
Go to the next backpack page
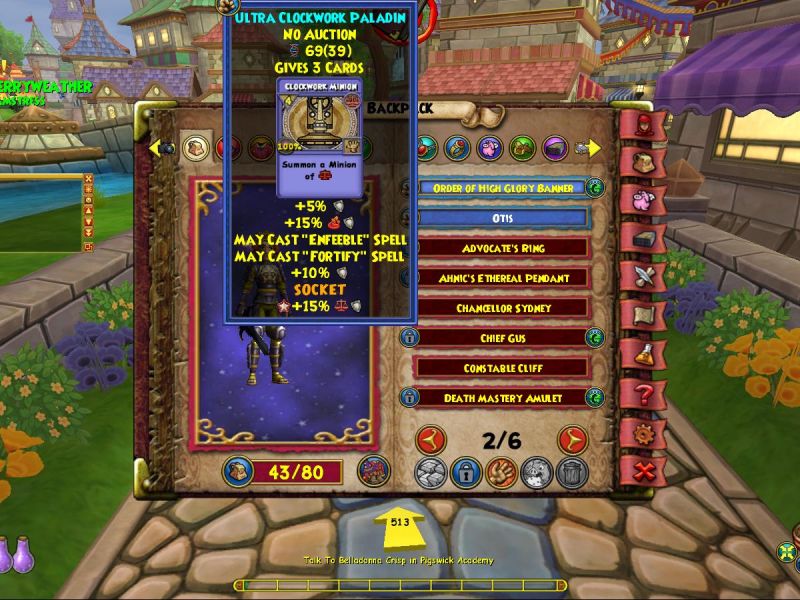click(572, 439)
